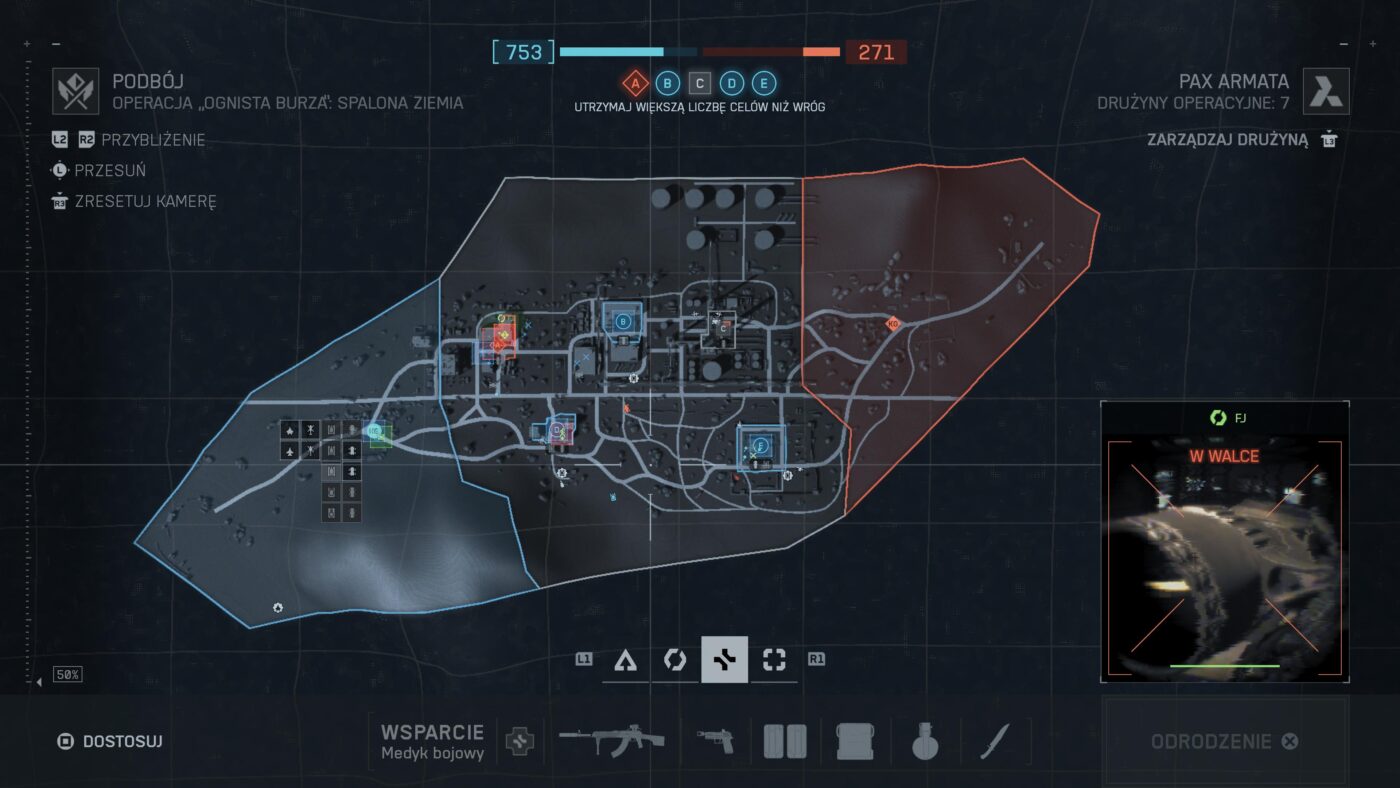Select the pistol sidearm slot

(714, 742)
